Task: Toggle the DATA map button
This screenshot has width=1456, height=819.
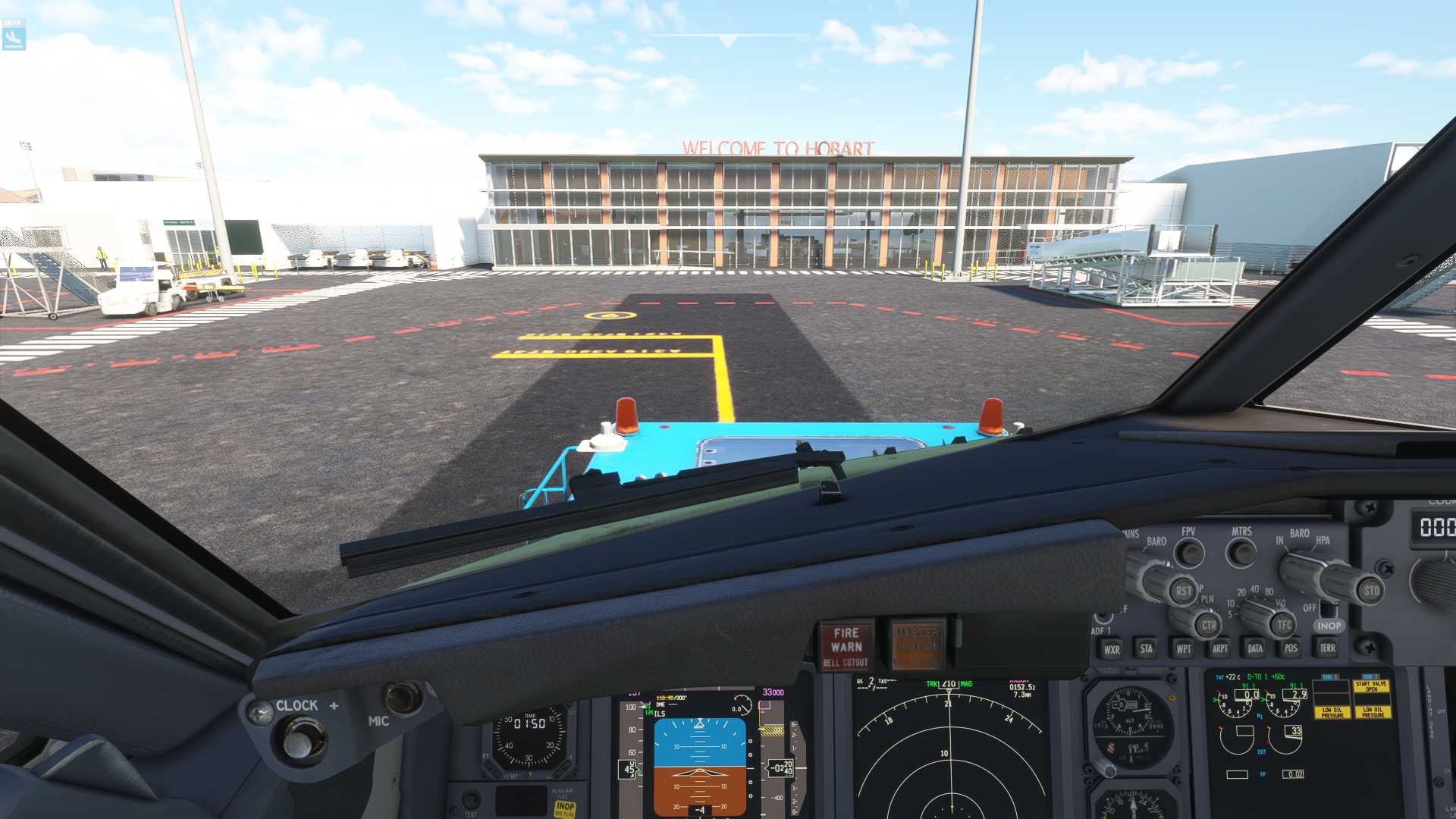Action: pos(1255,648)
